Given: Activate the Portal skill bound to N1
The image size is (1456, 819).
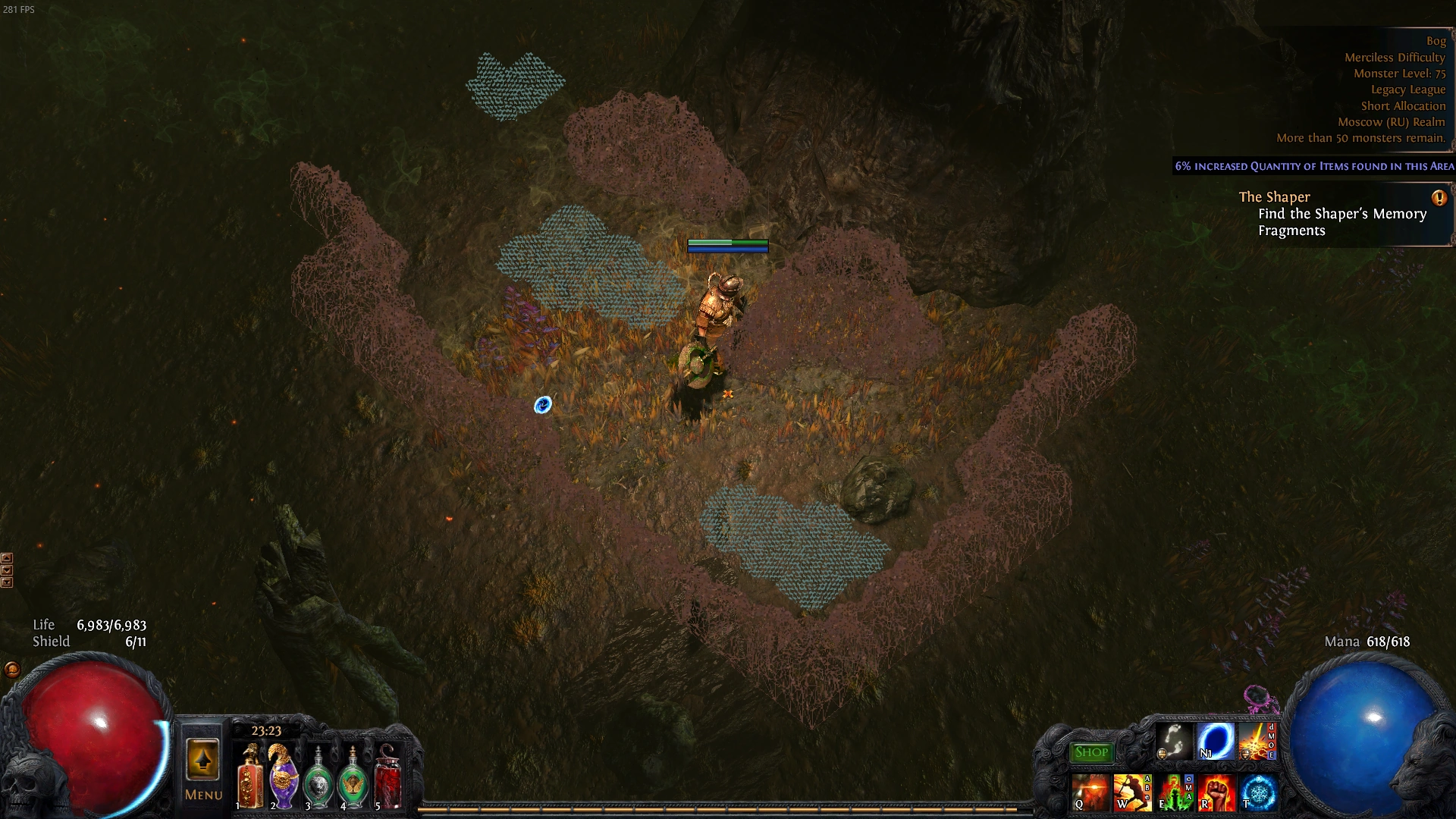Looking at the screenshot, I should pyautogui.click(x=1217, y=742).
